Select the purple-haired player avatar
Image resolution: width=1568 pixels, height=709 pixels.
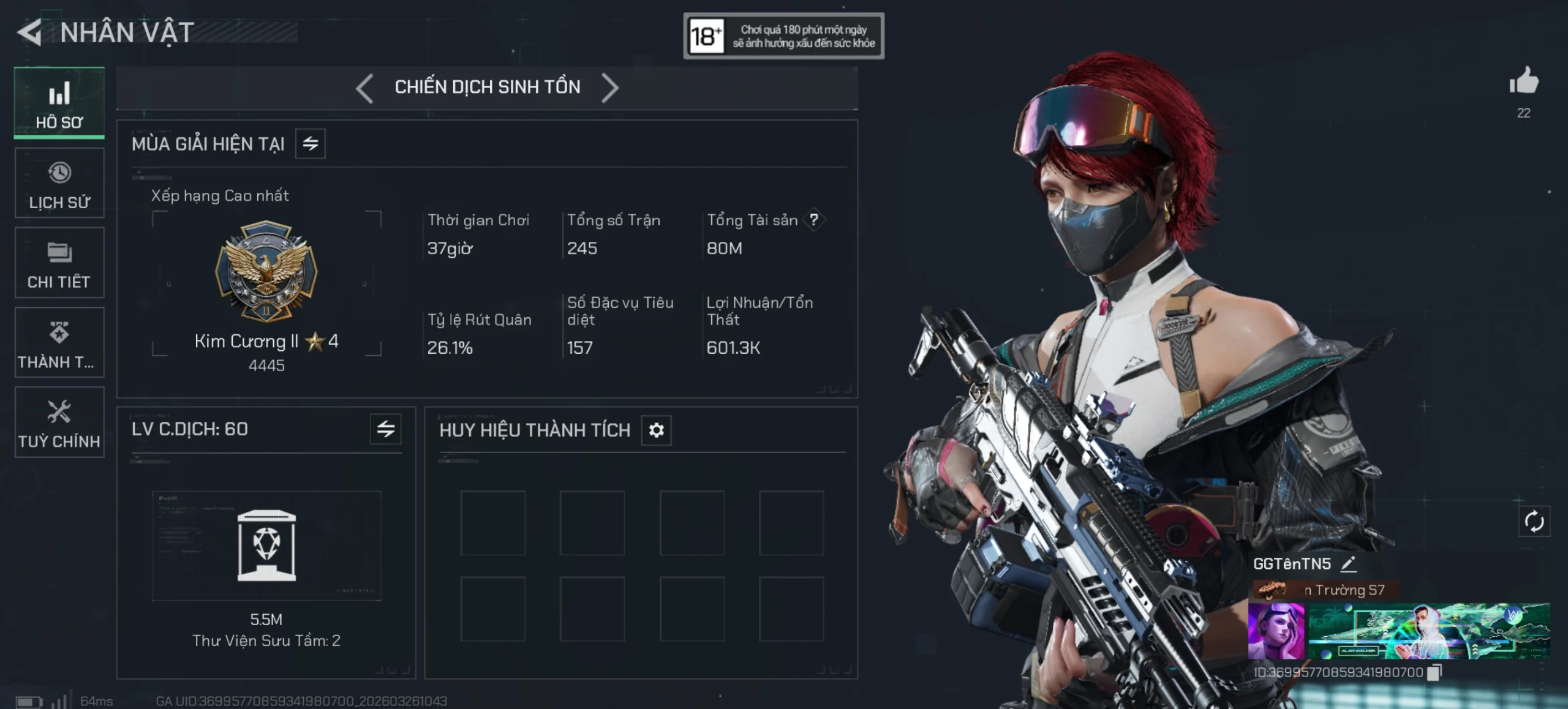coord(1276,631)
